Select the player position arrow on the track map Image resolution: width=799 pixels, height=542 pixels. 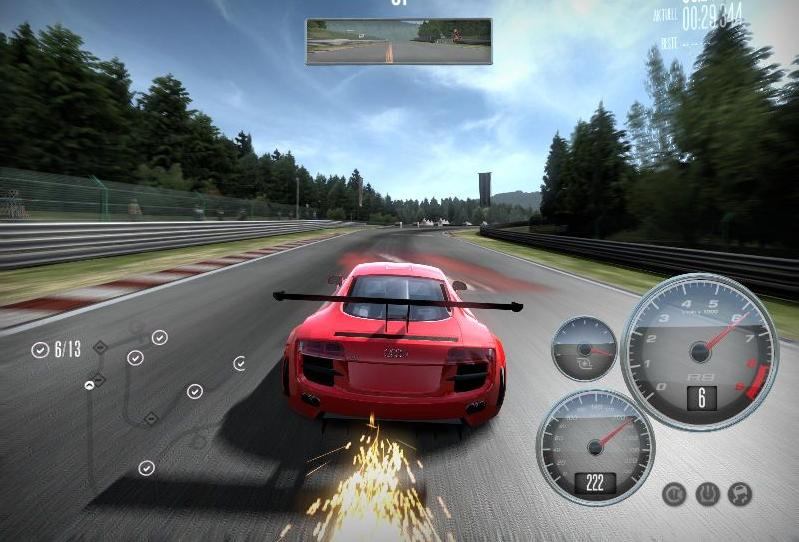coord(90,382)
